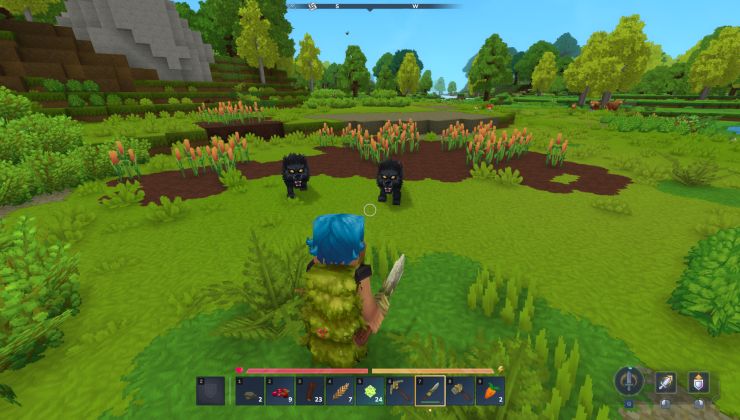This screenshot has height=420, width=740.
Task: Pick the wheat stack in the hotbar
Action: [x=340, y=390]
